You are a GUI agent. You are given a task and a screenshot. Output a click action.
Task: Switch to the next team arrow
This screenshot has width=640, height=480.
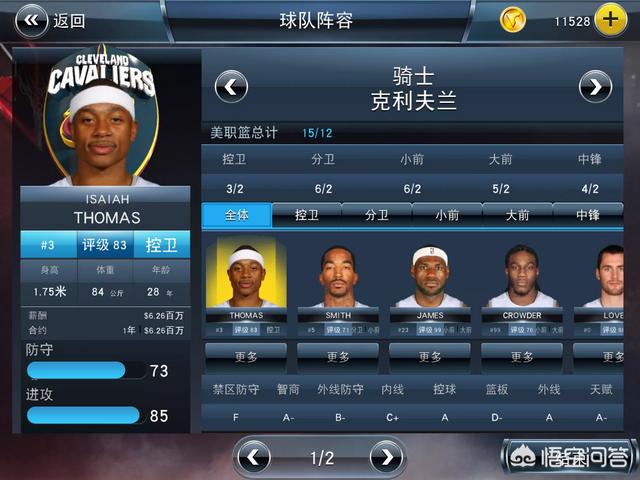pyautogui.click(x=595, y=87)
